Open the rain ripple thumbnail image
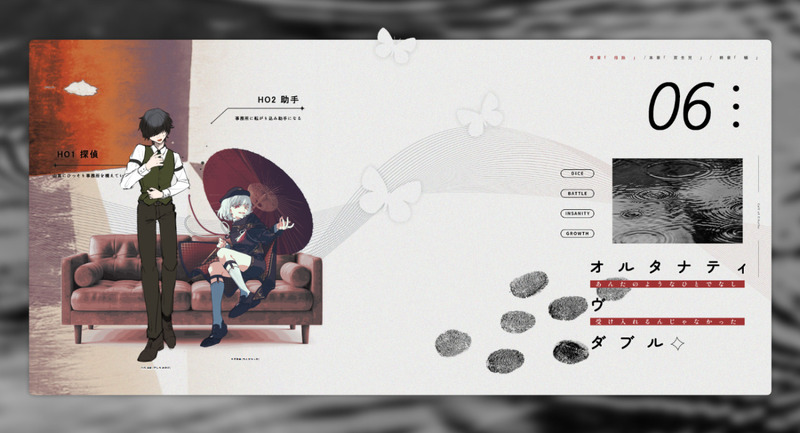This screenshot has height=433, width=800. pyautogui.click(x=677, y=200)
